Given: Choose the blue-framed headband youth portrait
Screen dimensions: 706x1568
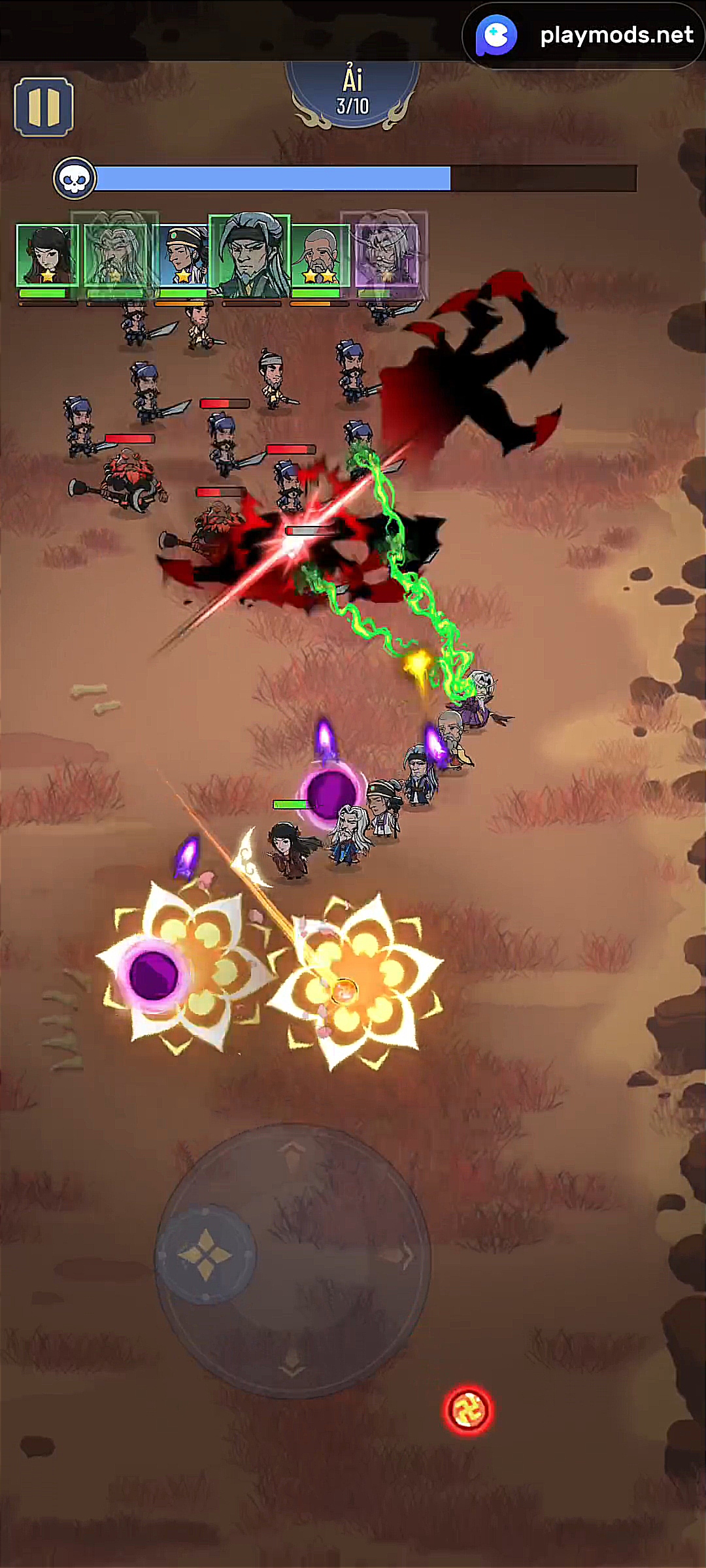Looking at the screenshot, I should click(183, 255).
